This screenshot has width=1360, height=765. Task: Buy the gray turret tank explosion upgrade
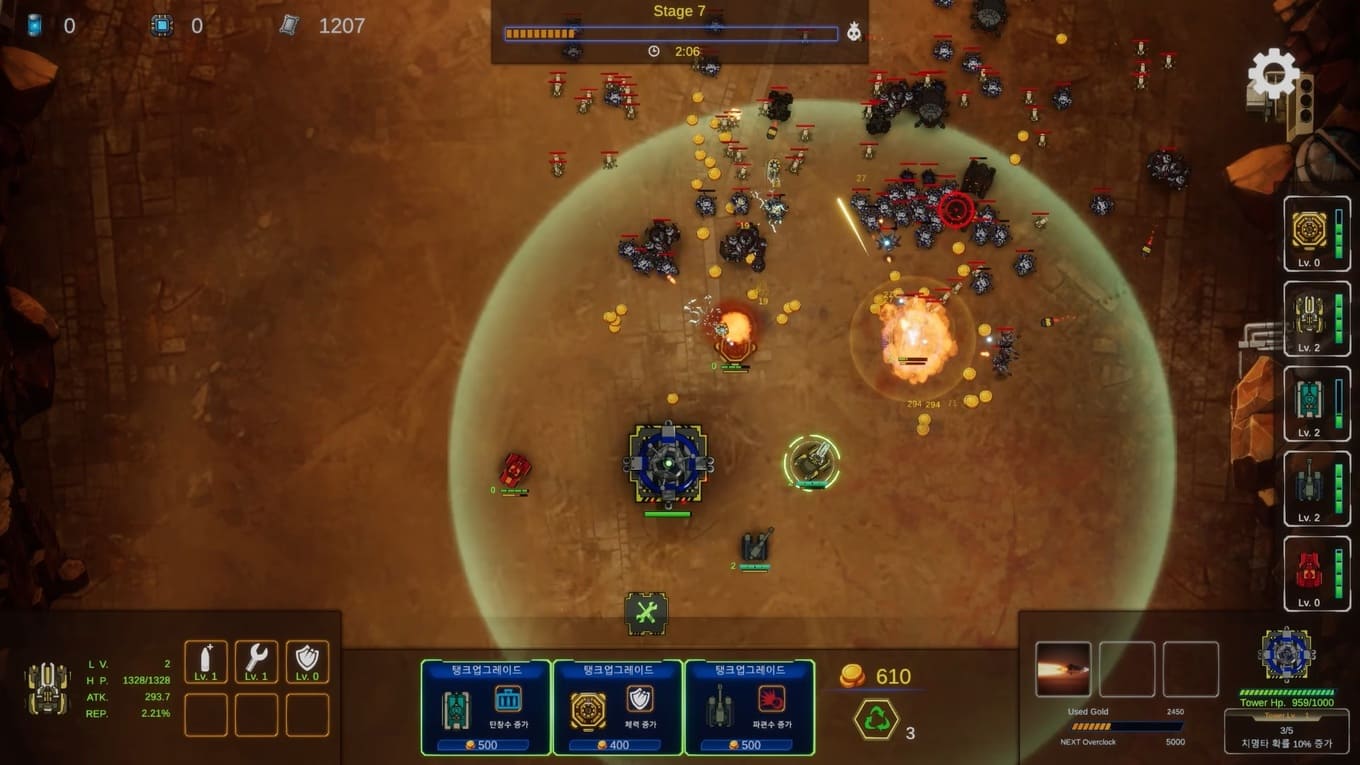749,707
